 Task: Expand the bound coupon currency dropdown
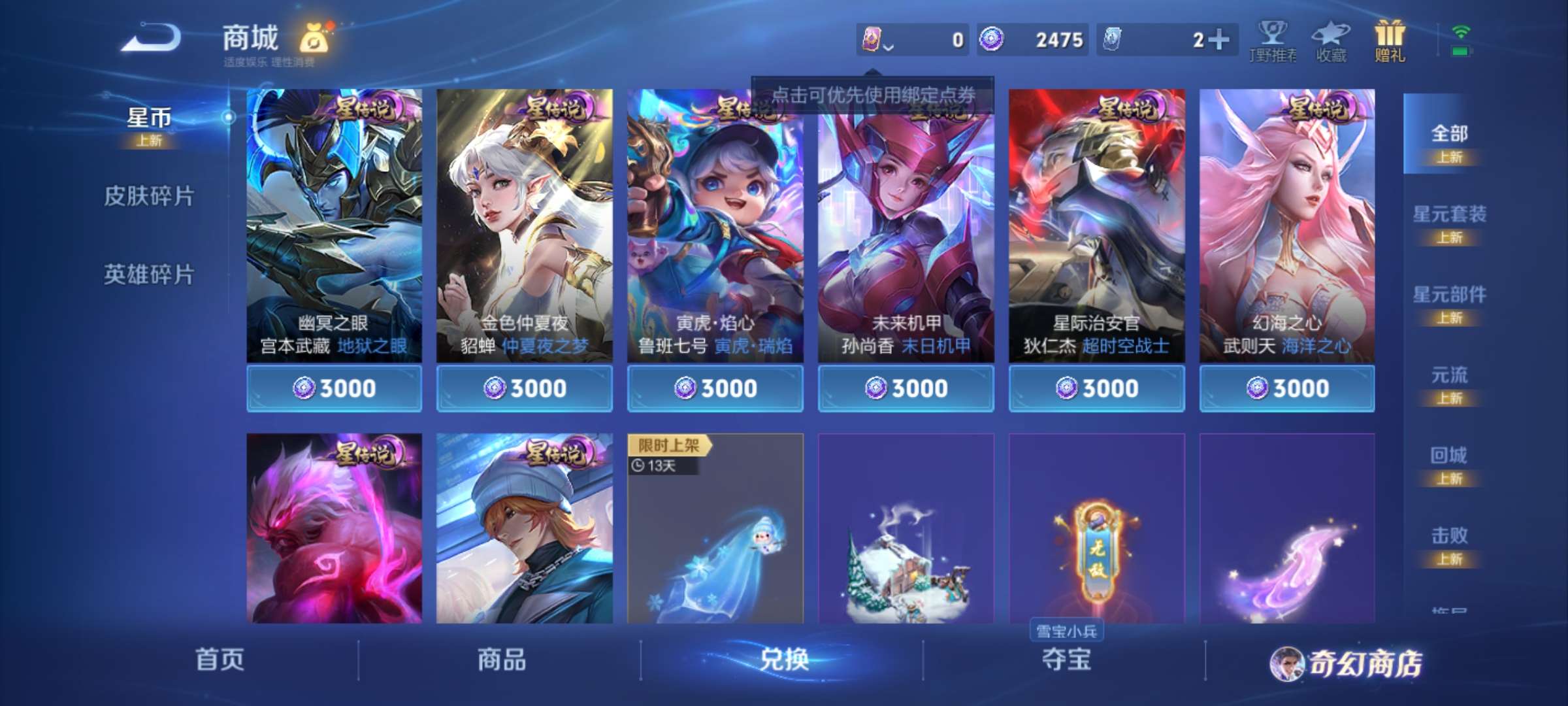(885, 41)
